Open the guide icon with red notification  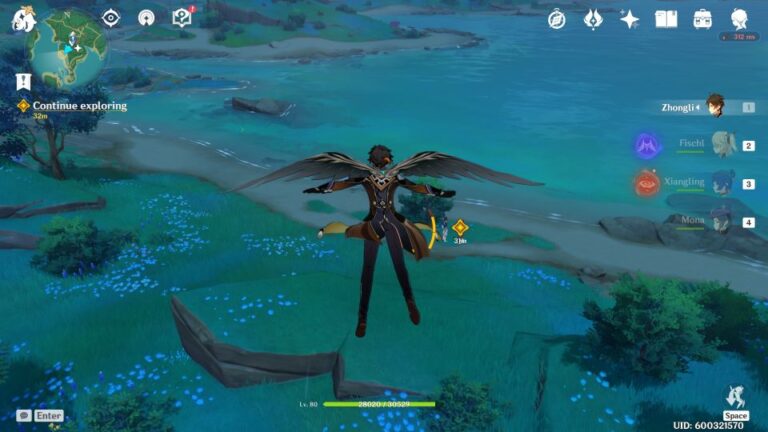[x=181, y=17]
